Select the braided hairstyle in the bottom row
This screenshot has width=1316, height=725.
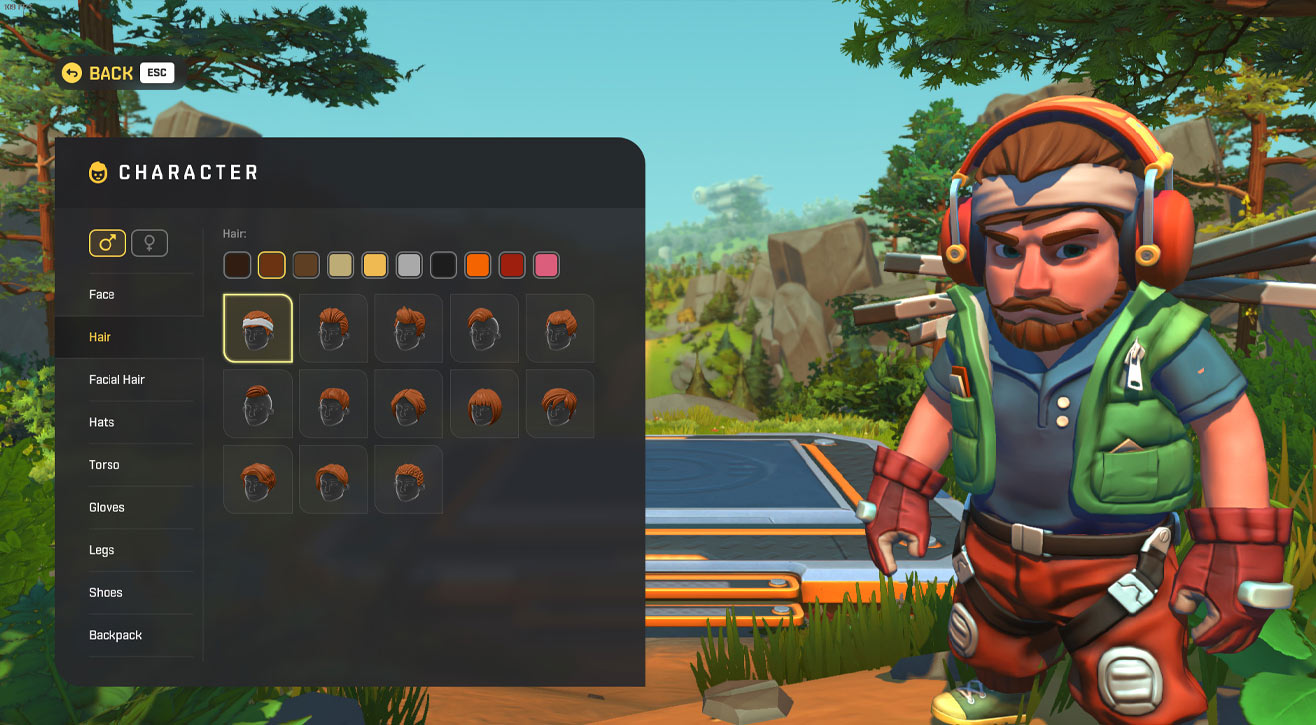(407, 479)
